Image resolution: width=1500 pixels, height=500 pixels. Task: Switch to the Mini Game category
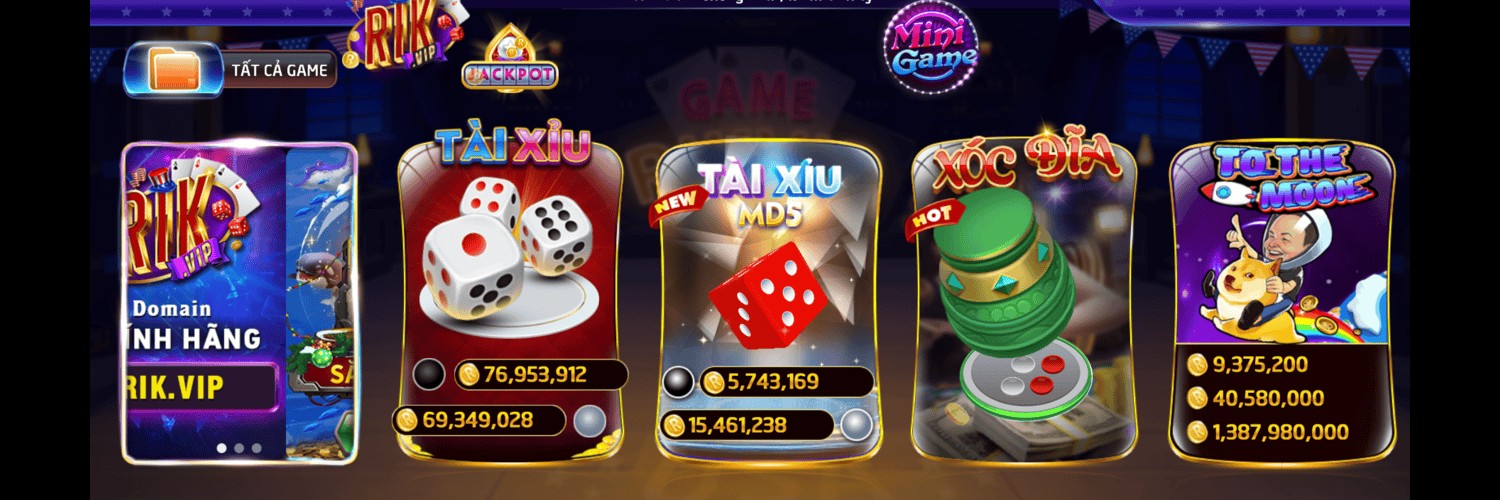931,47
